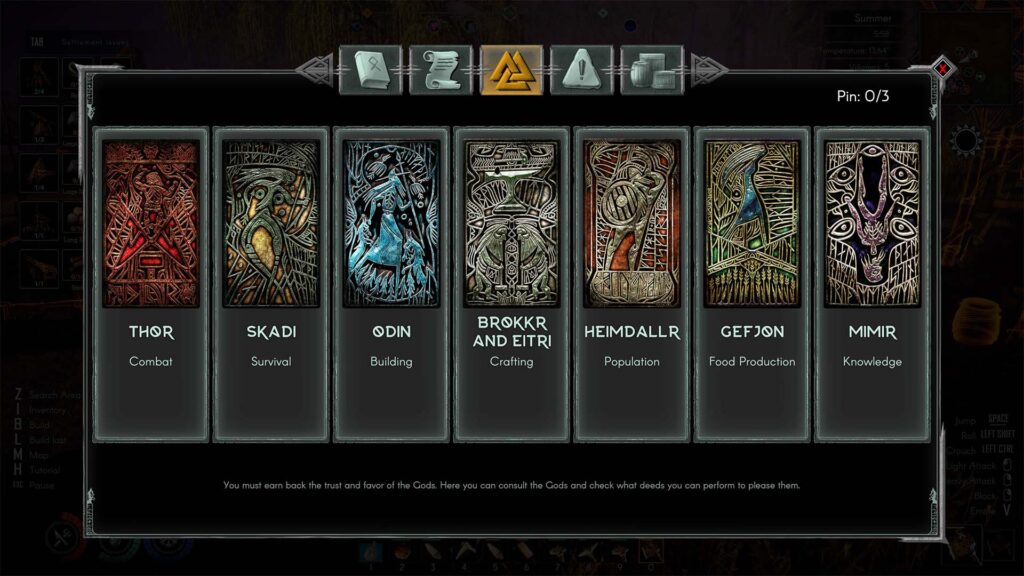Choose the Skadi Survival card
Viewport: 1024px width, 576px height.
pyautogui.click(x=271, y=284)
